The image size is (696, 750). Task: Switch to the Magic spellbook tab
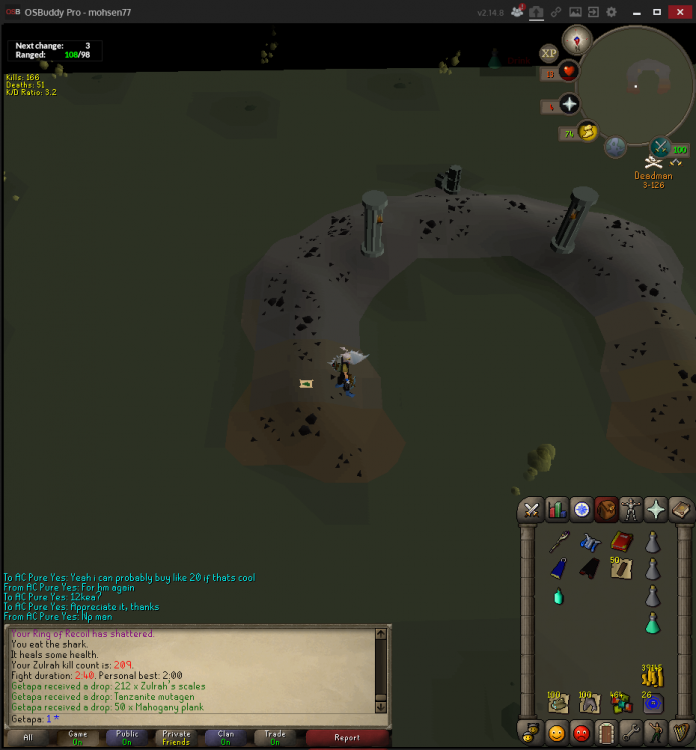coord(680,509)
